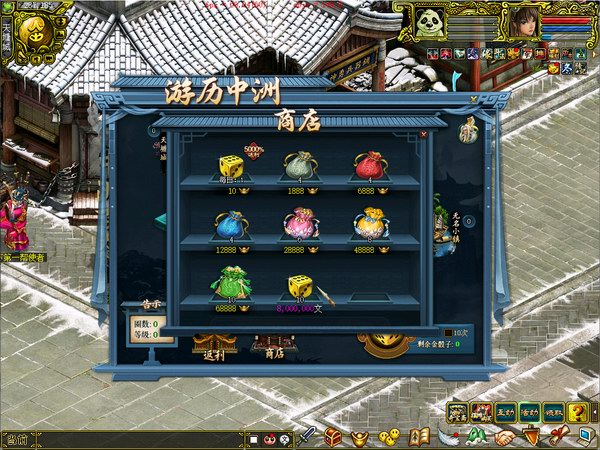Viewport: 600px width, 450px height.
Task: Open the book icon in bottom toolbar
Action: pos(420,436)
